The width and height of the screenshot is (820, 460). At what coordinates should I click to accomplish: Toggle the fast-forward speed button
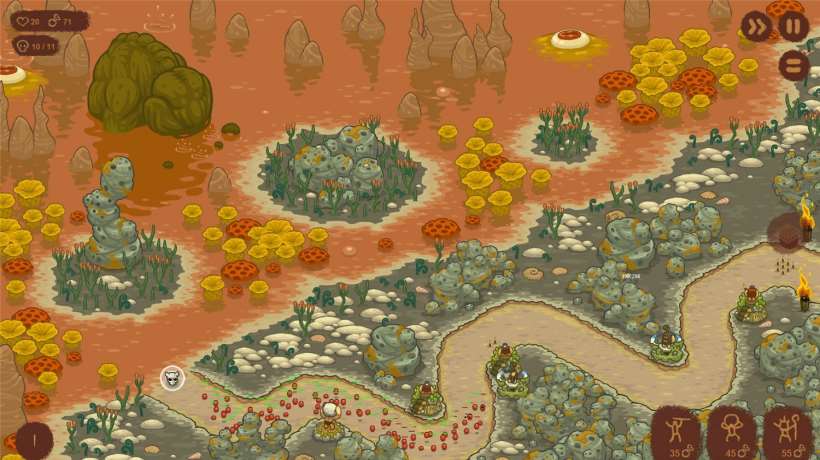pyautogui.click(x=756, y=26)
